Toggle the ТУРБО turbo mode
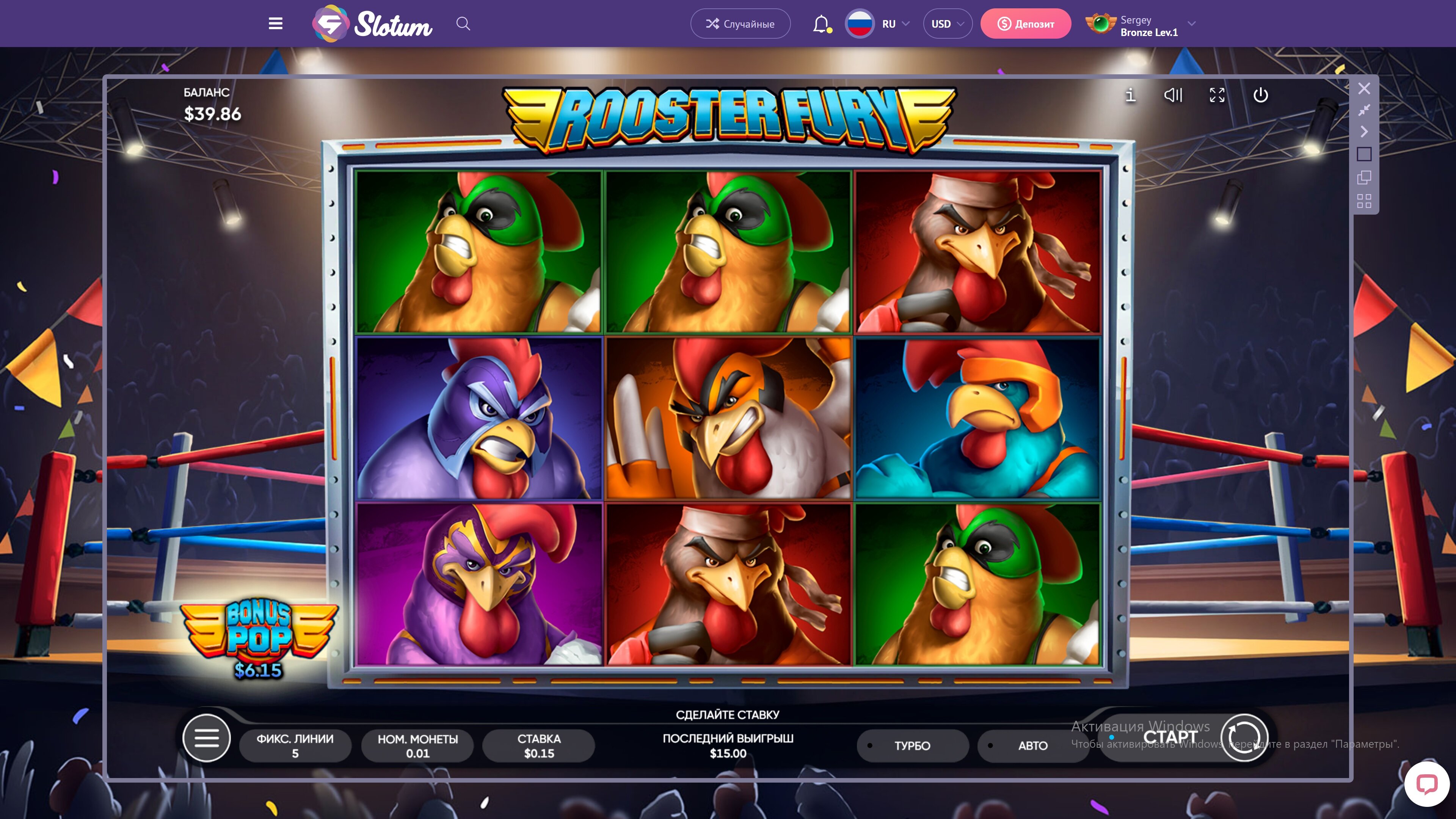Screen dimensions: 1456x819 [x=912, y=745]
